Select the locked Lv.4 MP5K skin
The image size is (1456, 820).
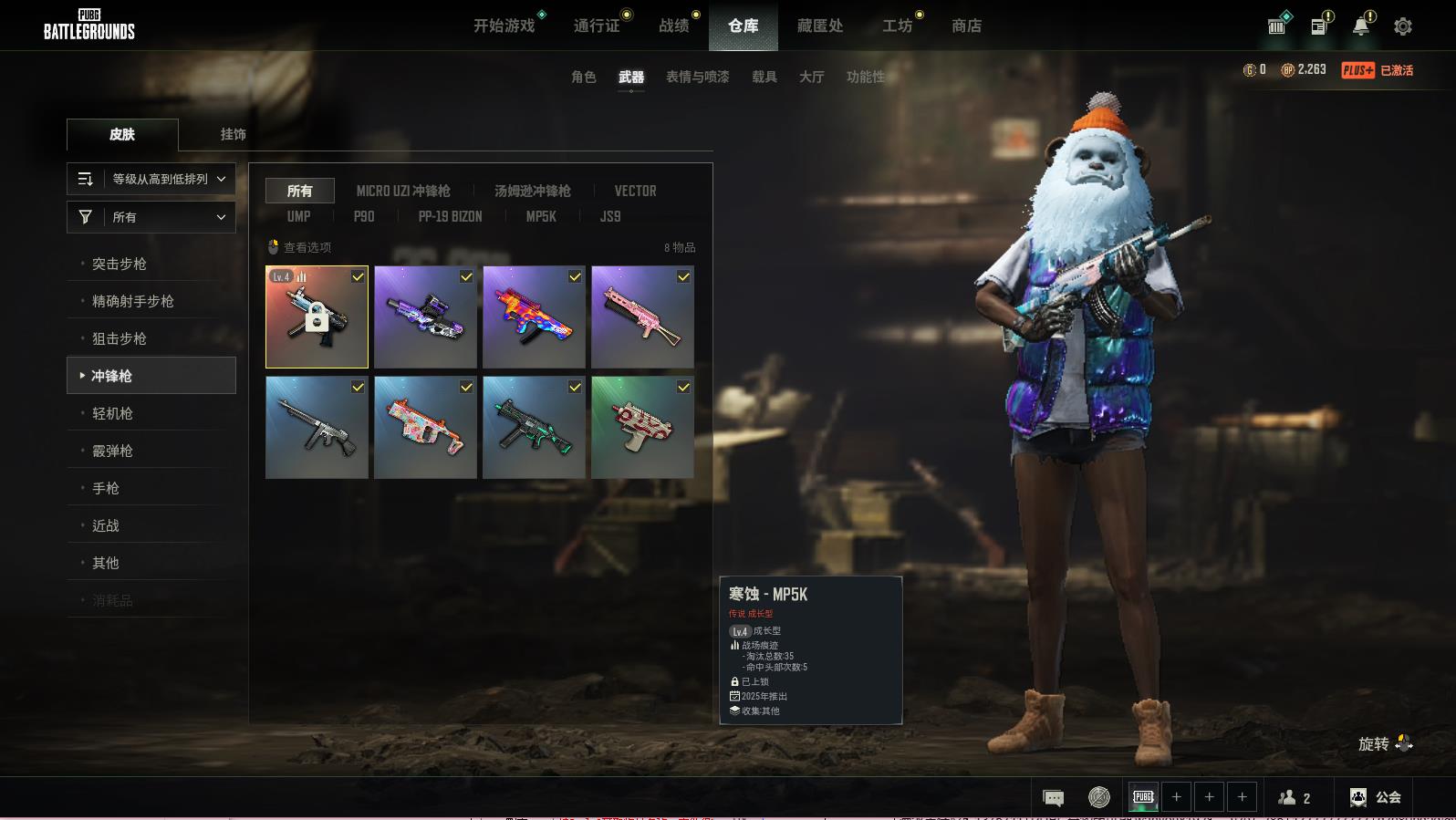tap(317, 317)
